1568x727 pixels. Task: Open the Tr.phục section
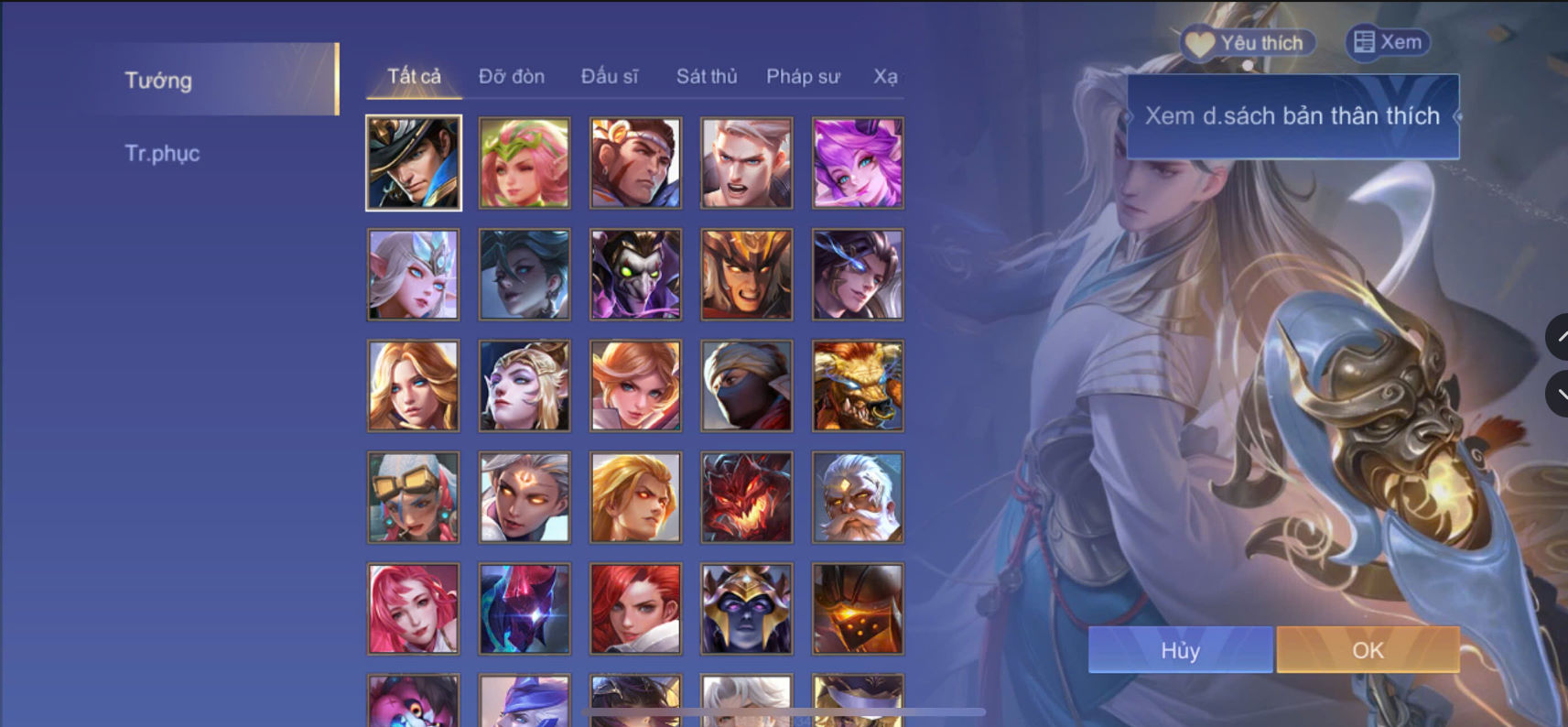[163, 153]
